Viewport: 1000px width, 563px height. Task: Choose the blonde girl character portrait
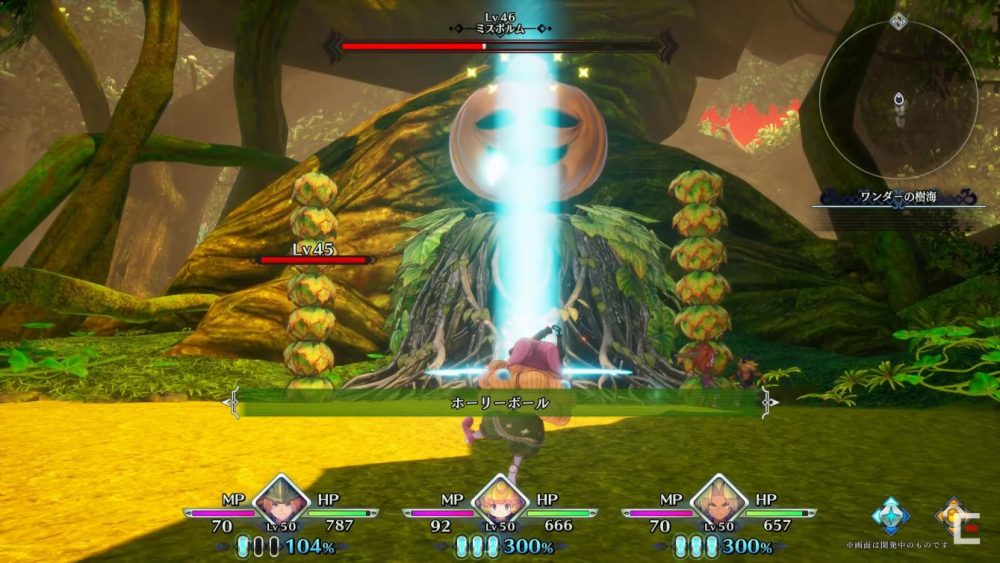[499, 500]
